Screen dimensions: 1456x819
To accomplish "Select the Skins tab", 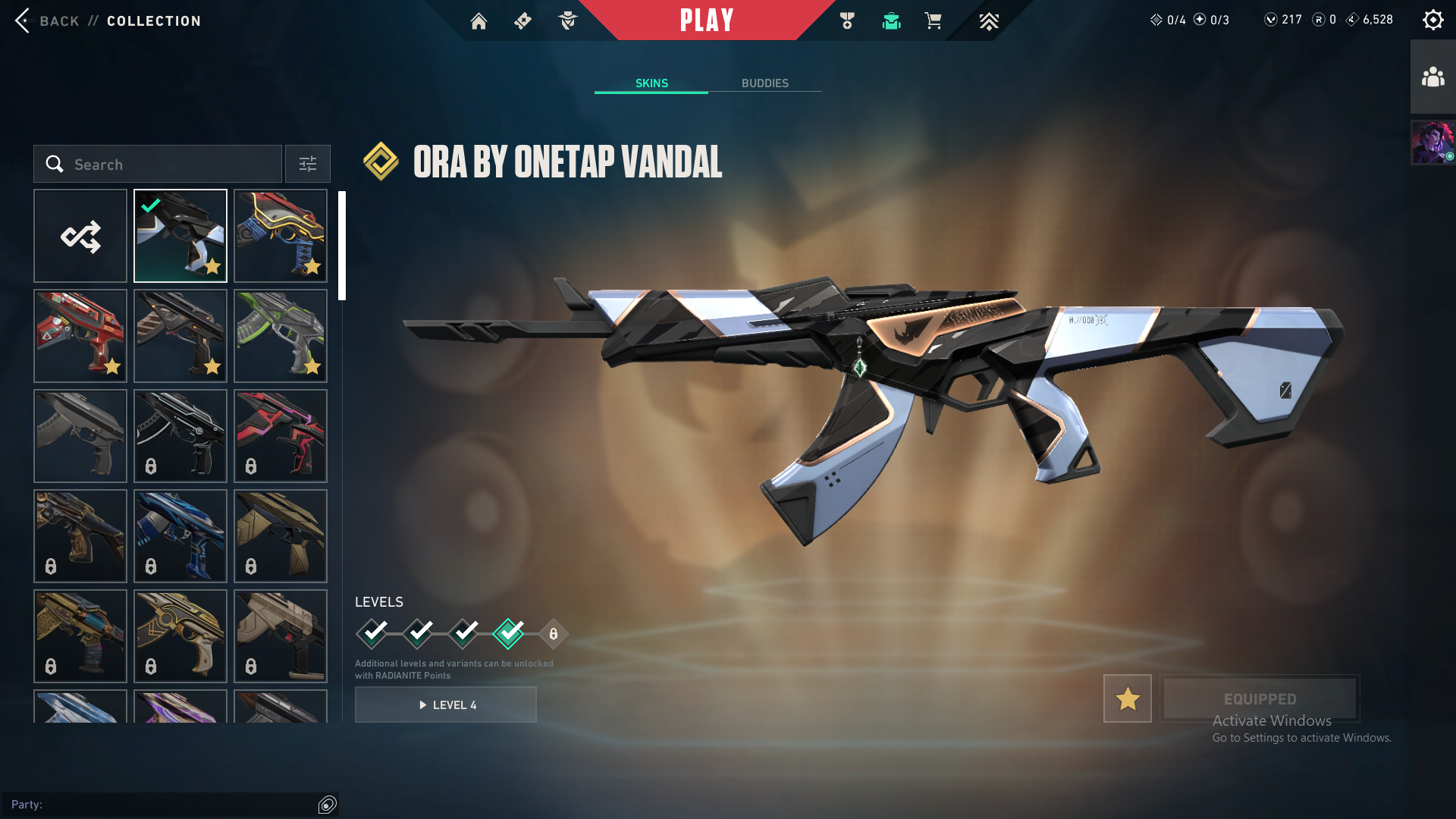I will click(651, 83).
